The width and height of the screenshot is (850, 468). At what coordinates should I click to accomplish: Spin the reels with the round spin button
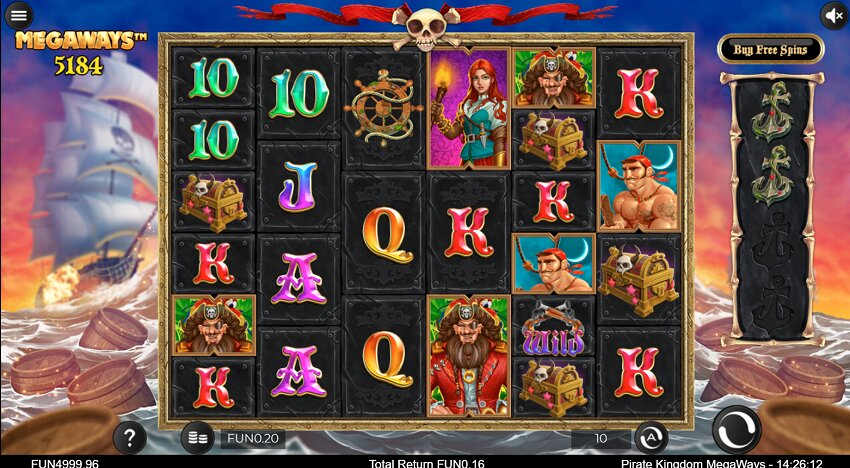click(736, 431)
